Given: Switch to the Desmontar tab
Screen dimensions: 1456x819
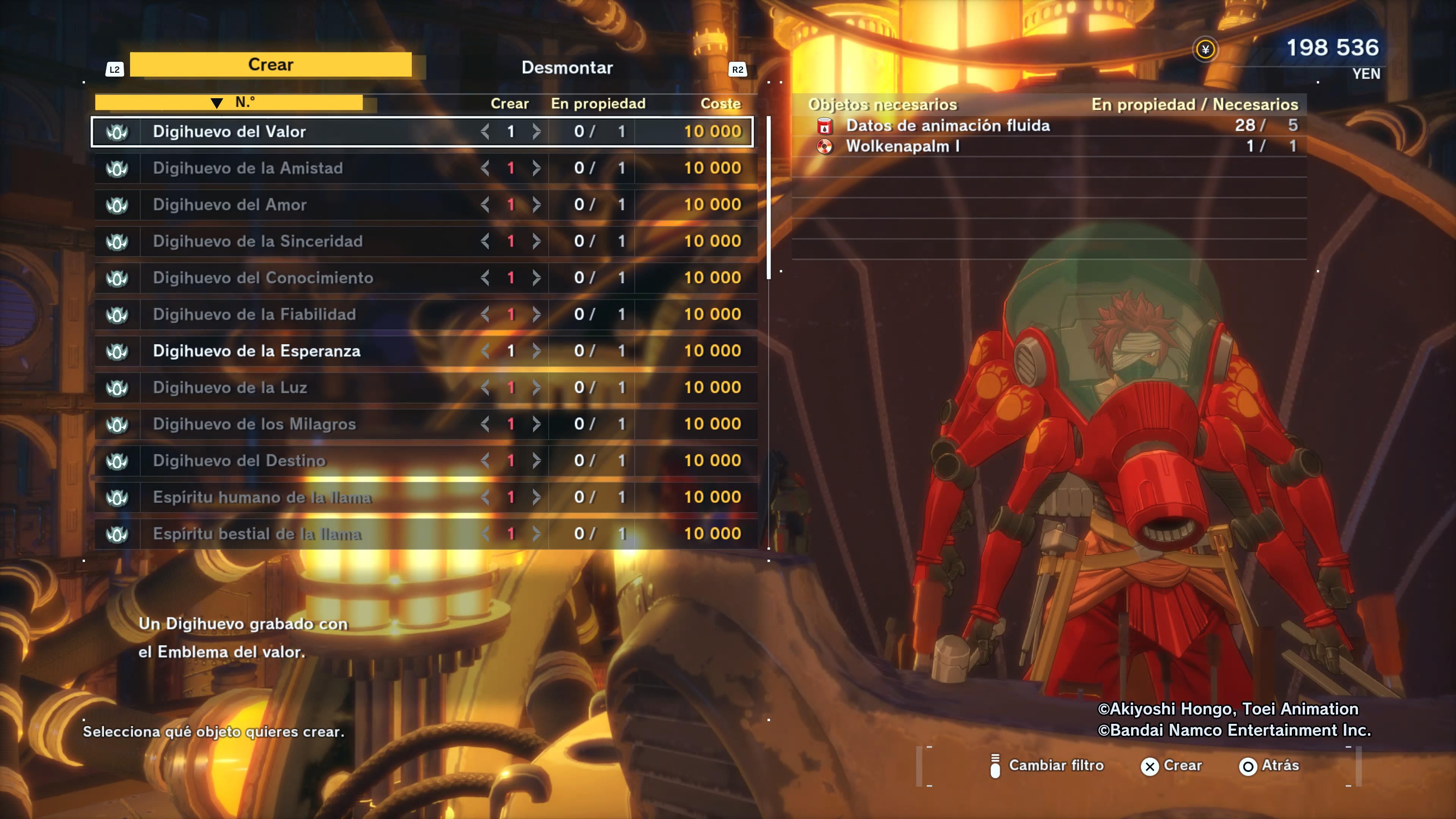Looking at the screenshot, I should coord(567,68).
